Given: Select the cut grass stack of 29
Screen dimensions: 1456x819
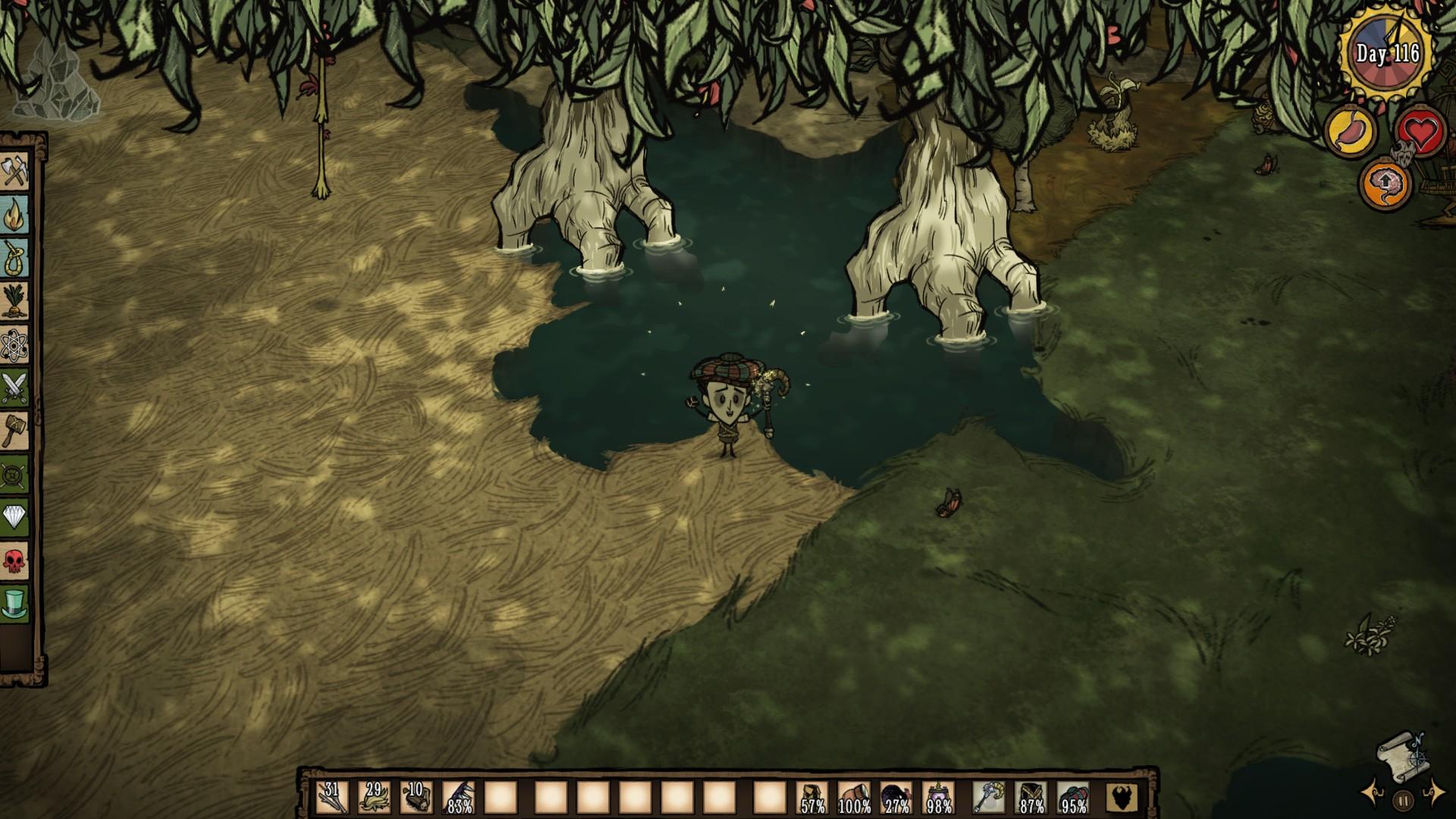Looking at the screenshot, I should (x=374, y=798).
